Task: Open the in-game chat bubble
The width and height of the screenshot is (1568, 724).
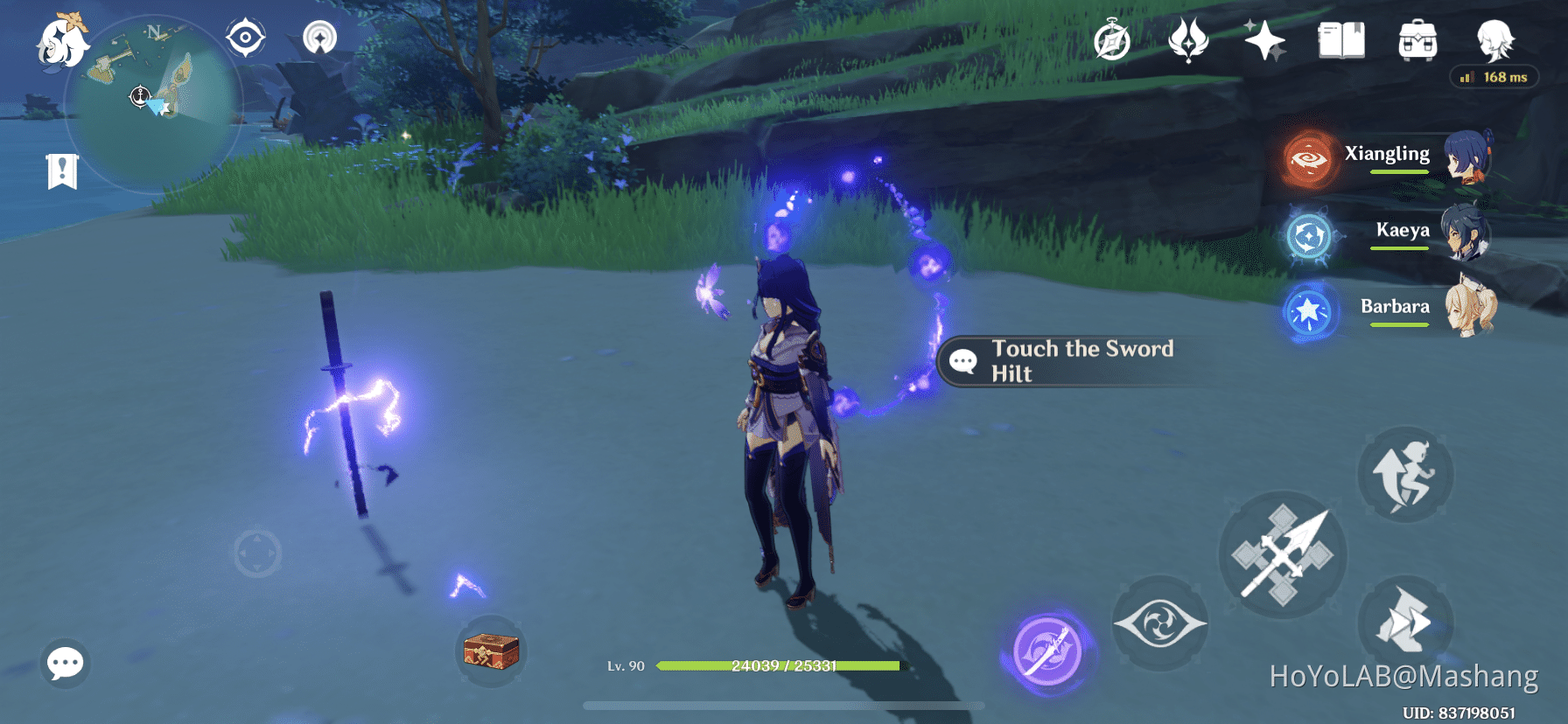Action: pyautogui.click(x=64, y=664)
